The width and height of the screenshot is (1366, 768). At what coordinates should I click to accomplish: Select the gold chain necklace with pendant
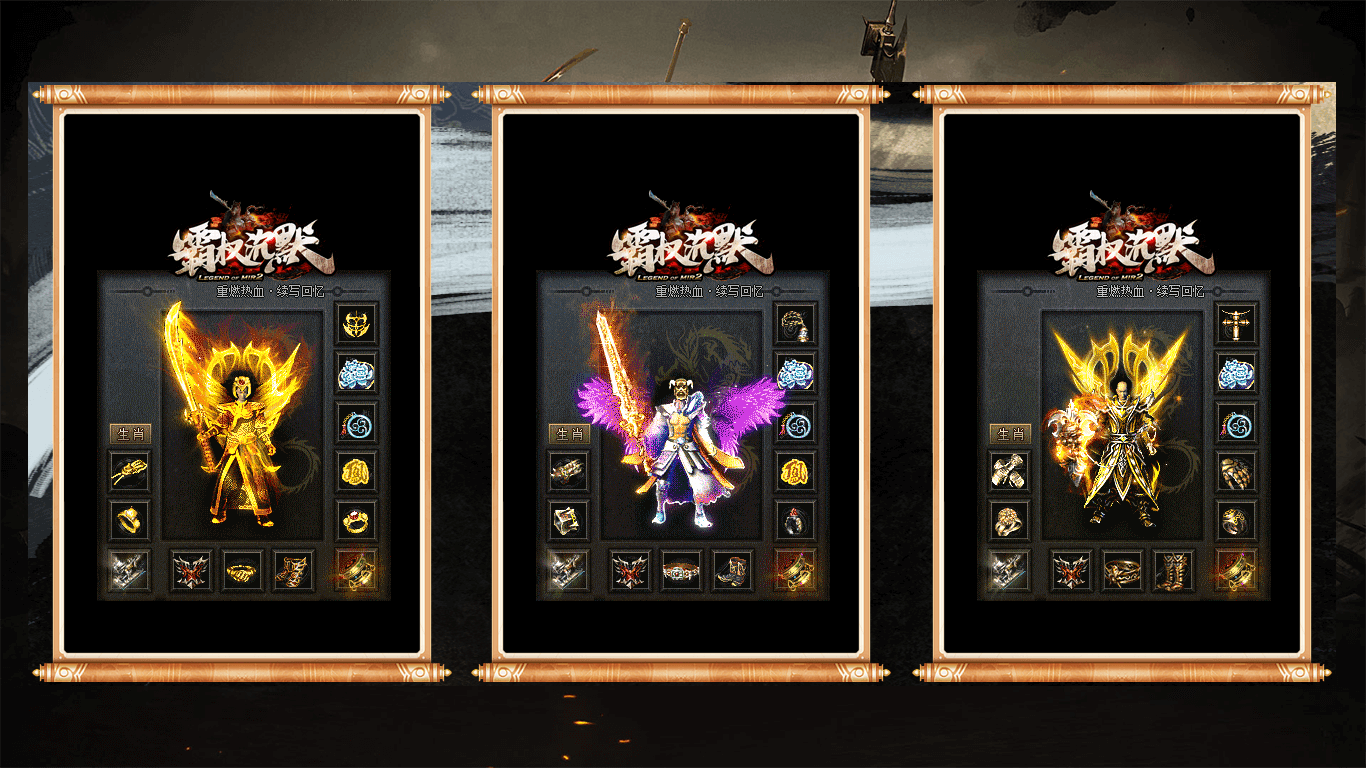click(x=796, y=323)
